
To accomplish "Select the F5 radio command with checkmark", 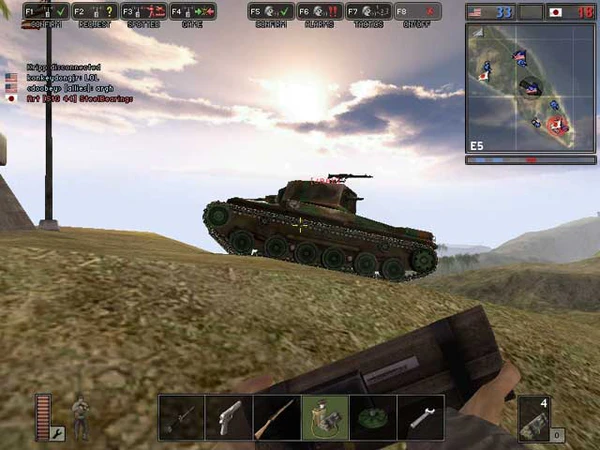I will 271,12.
